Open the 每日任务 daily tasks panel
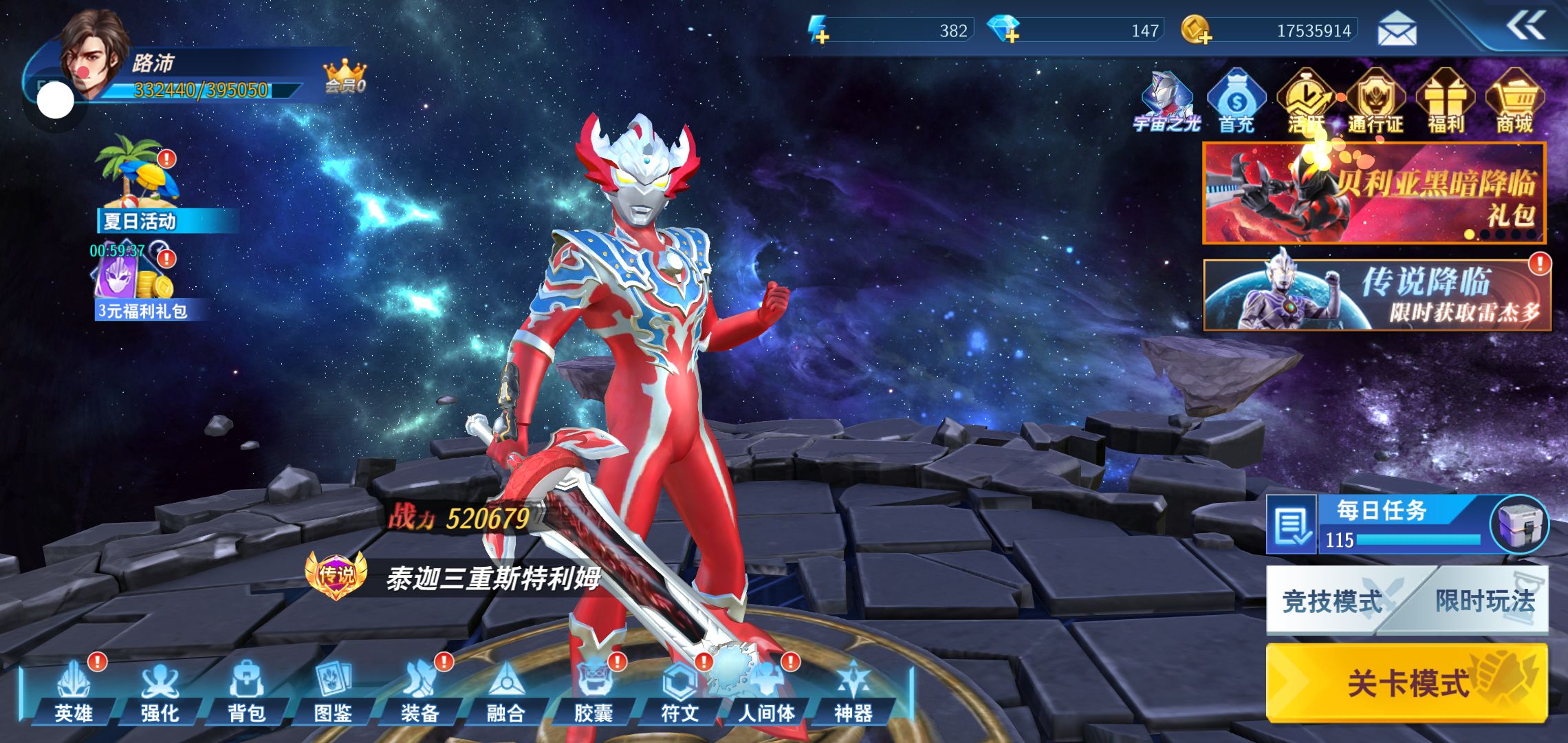The height and width of the screenshot is (743, 1568). [1381, 524]
